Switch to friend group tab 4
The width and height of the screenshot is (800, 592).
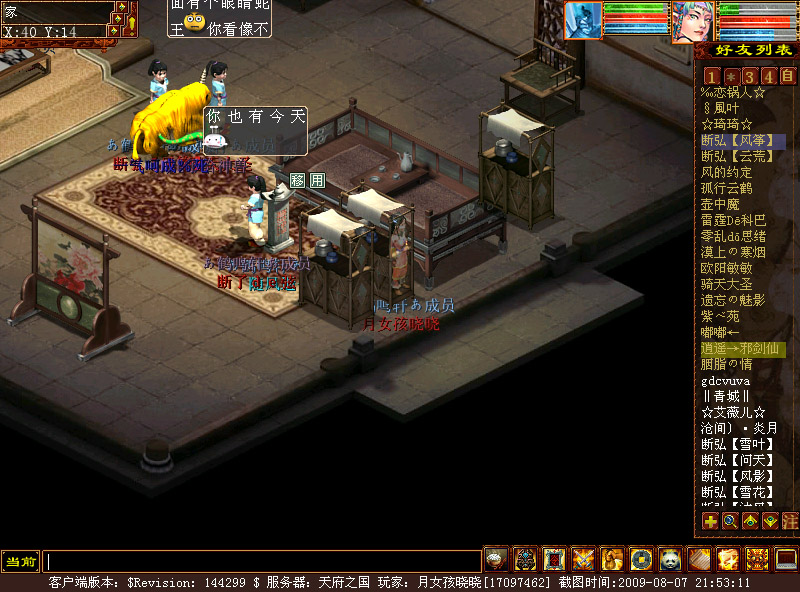point(768,76)
